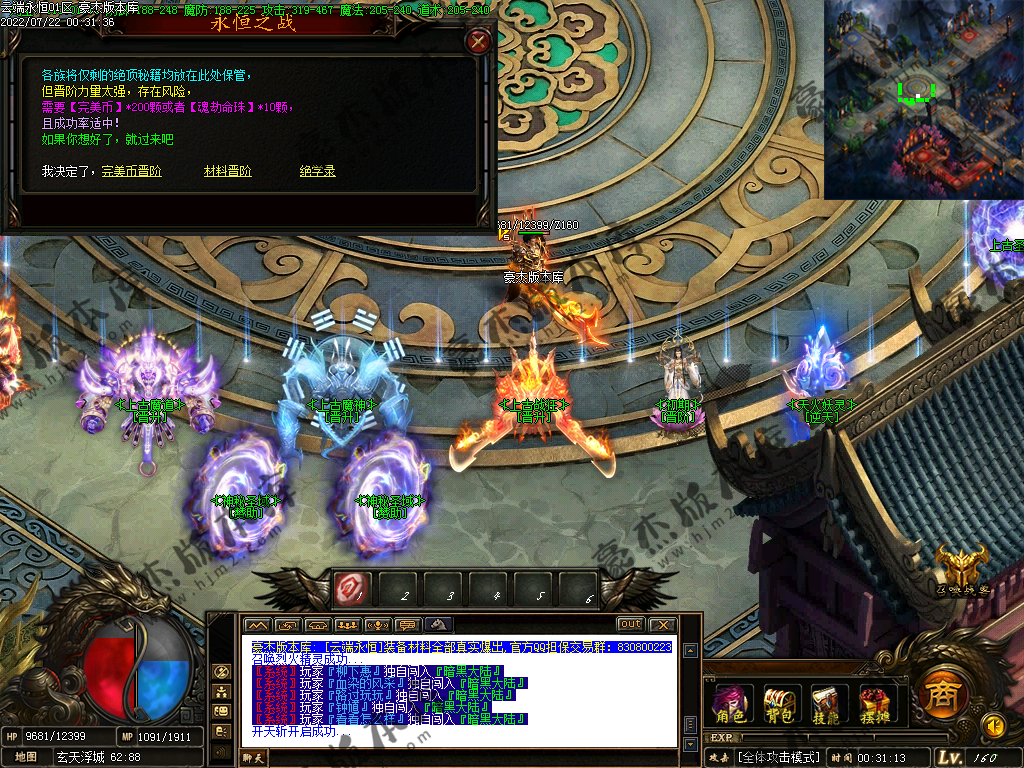Open the 背包 backpack inventory
This screenshot has height=768, width=1024.
(x=778, y=704)
